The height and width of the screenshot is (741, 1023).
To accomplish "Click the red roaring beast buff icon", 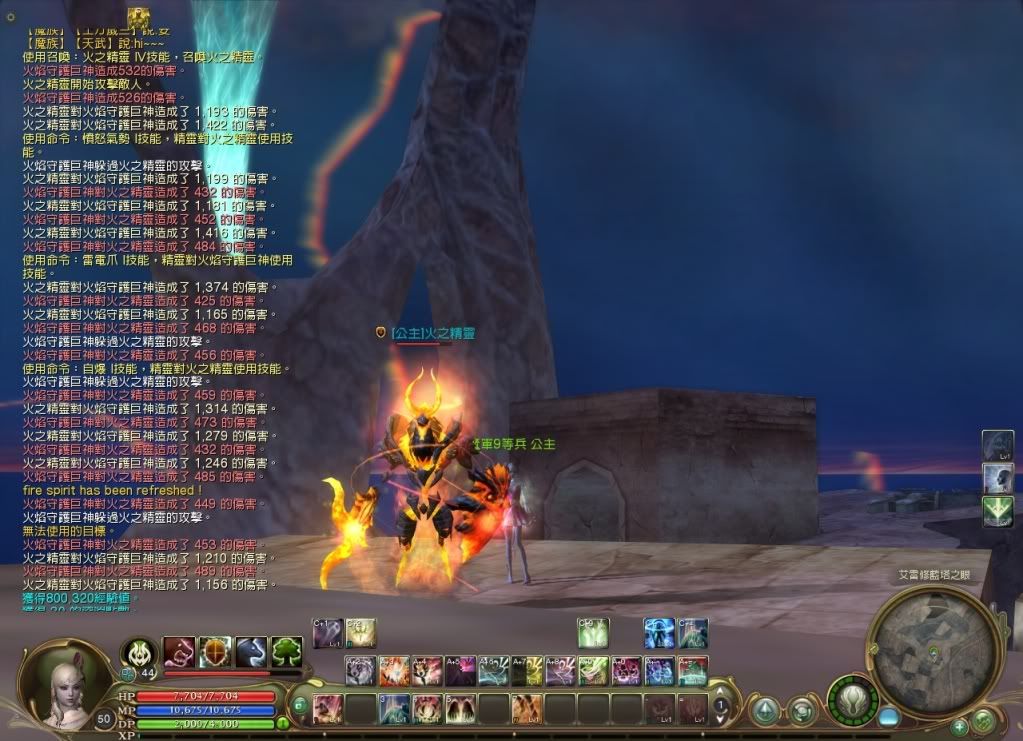I will click(x=179, y=652).
